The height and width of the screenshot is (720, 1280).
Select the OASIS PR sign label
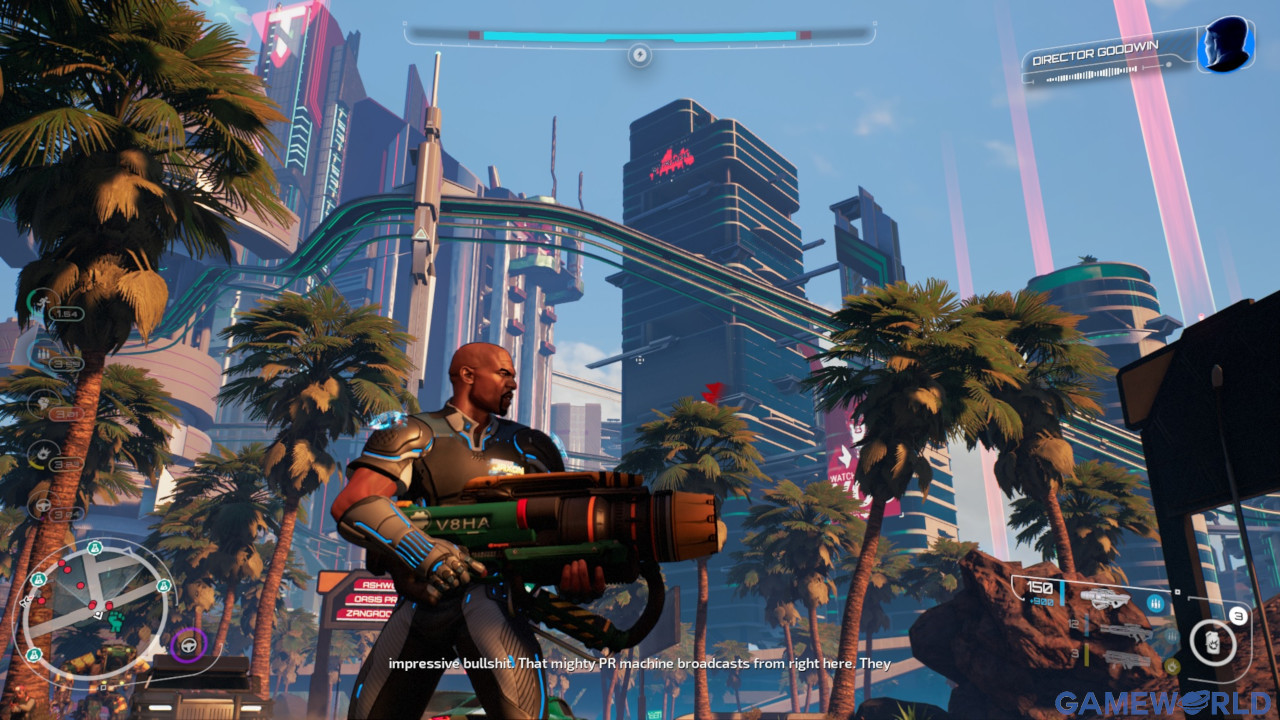point(378,600)
